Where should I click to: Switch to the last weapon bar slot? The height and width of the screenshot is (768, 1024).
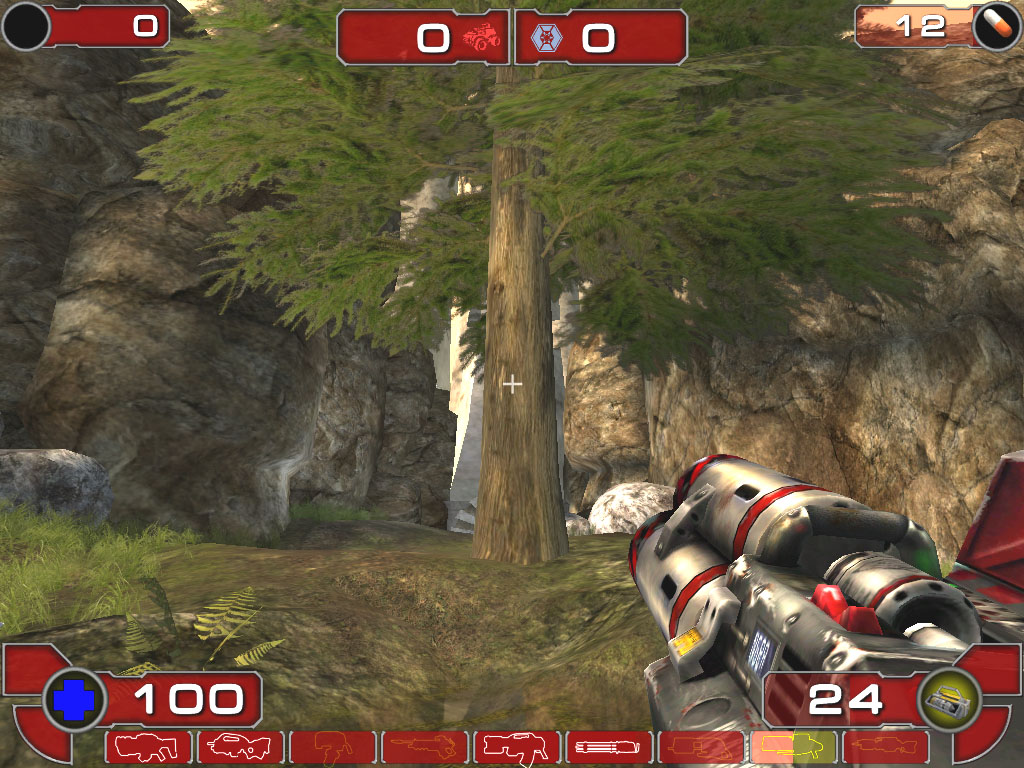[x=885, y=747]
